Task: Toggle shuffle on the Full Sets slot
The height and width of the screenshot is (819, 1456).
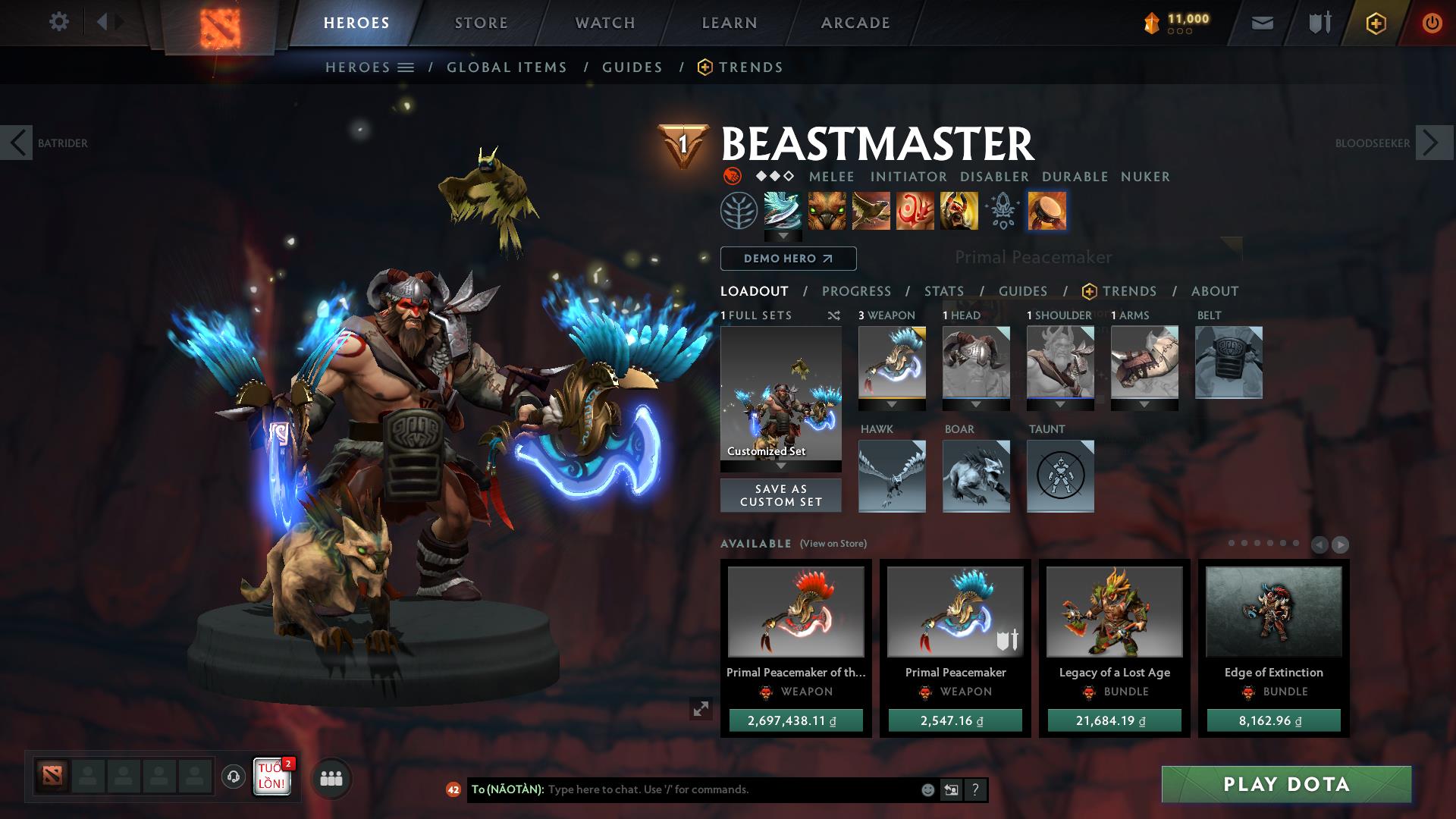Action: [833, 315]
